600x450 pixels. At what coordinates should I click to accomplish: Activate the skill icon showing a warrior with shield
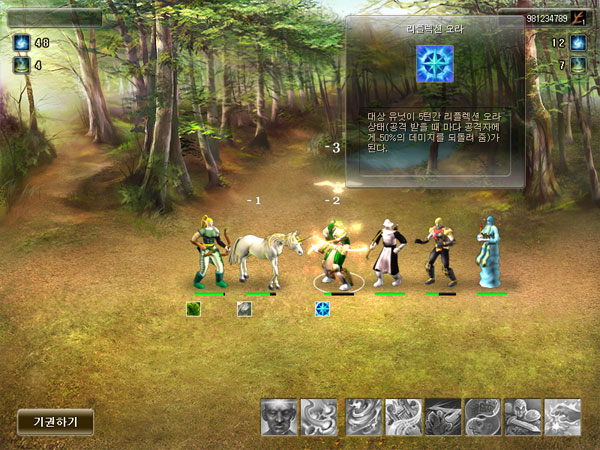tap(523, 417)
